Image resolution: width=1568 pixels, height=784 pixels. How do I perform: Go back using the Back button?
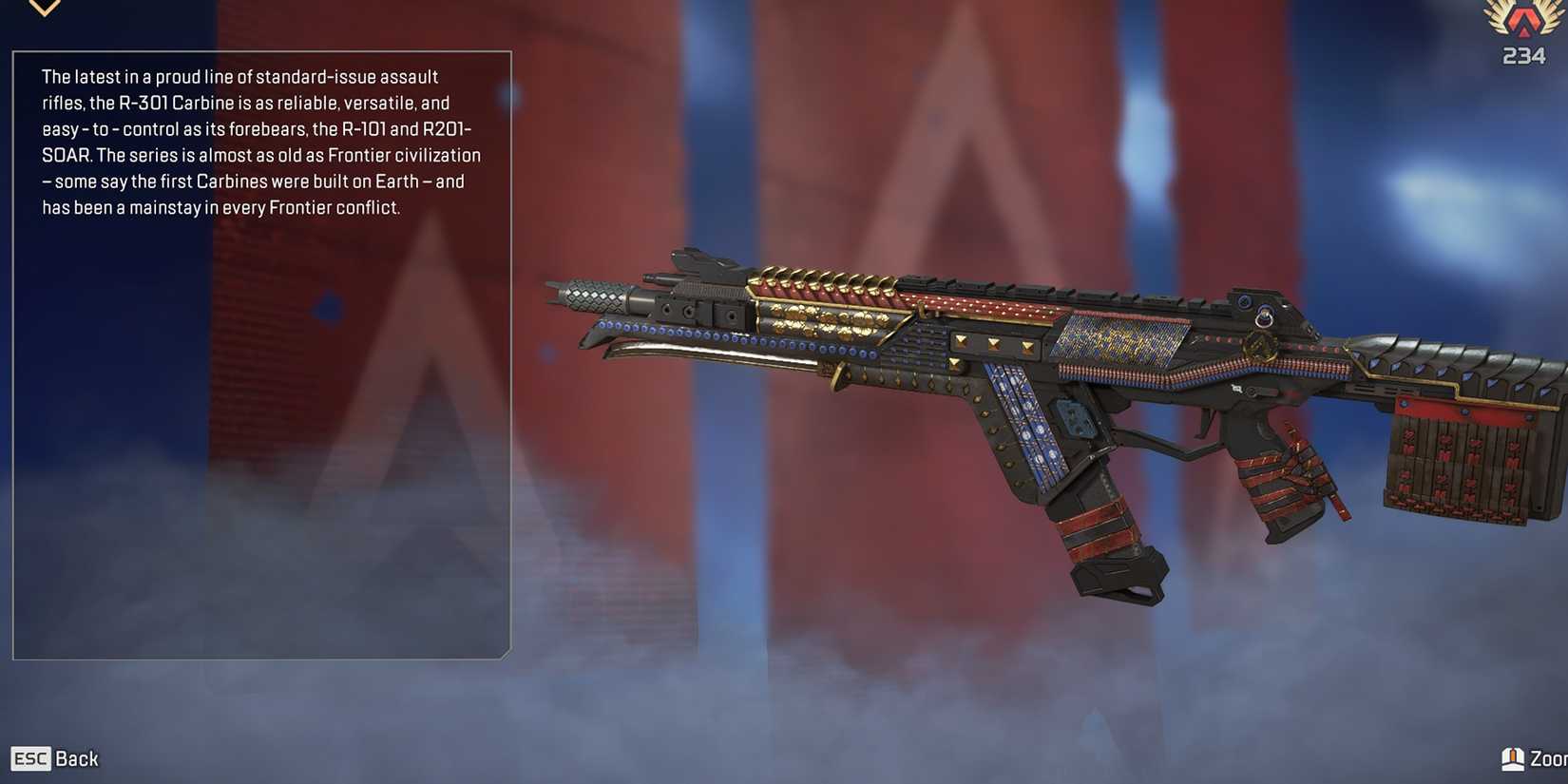(x=55, y=758)
